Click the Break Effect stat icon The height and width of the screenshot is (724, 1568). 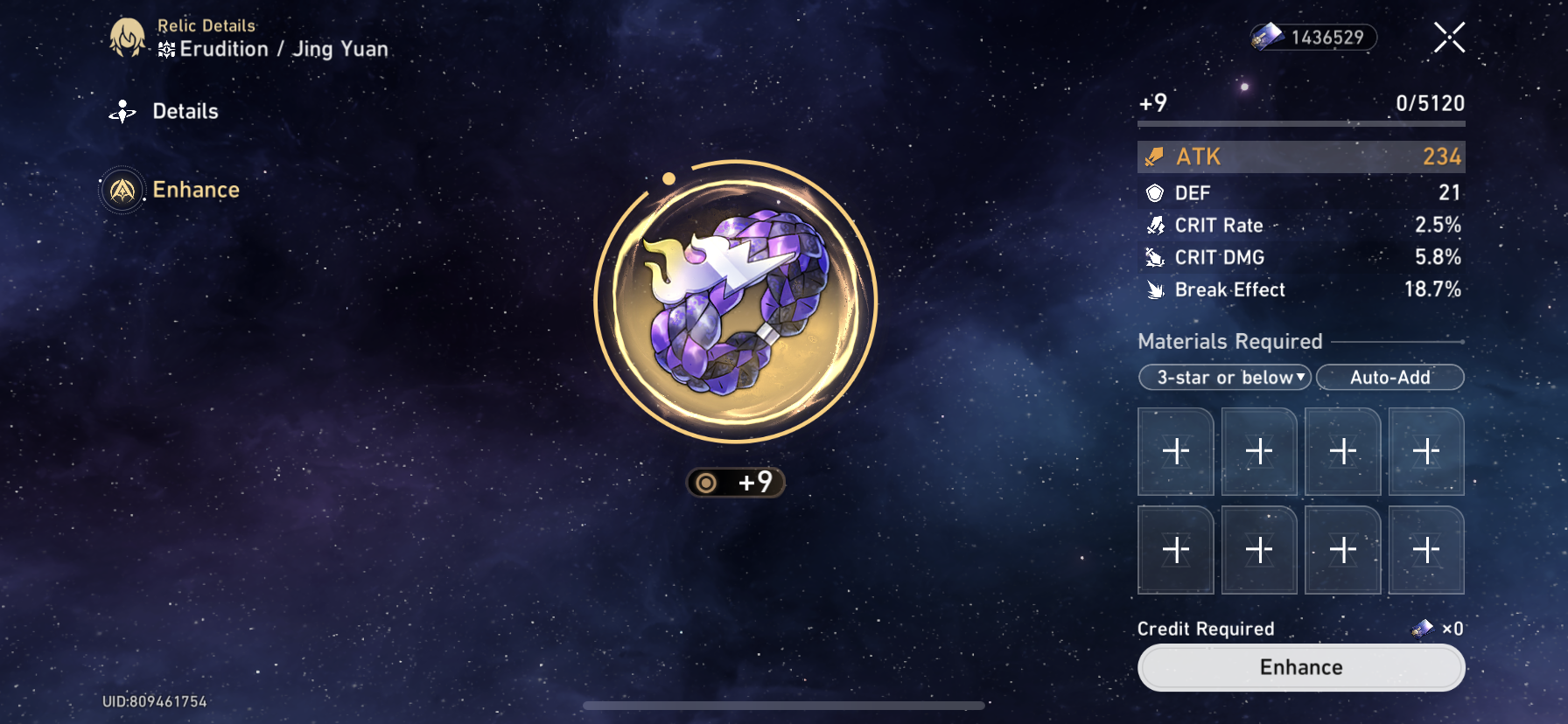click(x=1155, y=289)
